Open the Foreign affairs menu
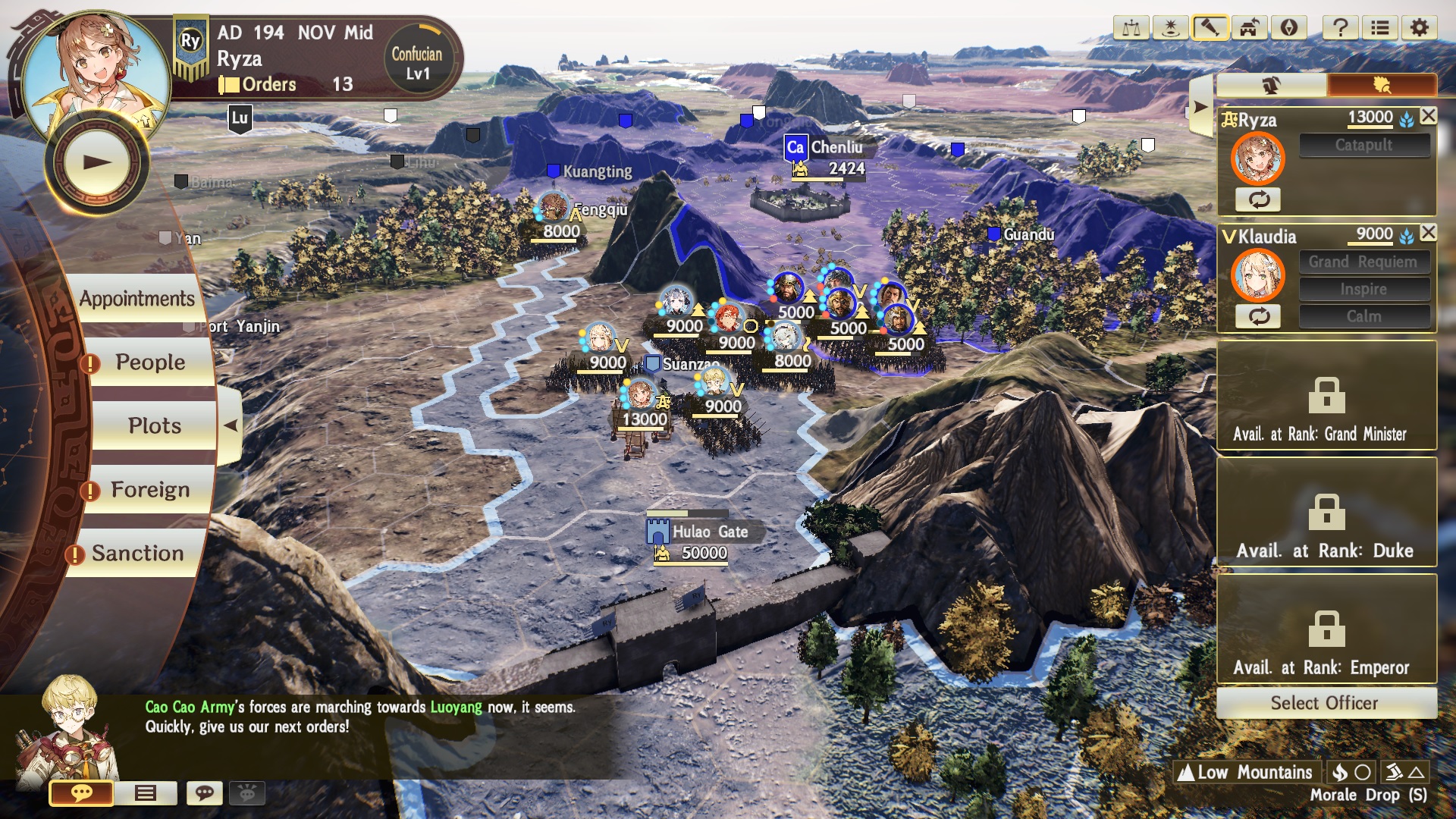 (x=150, y=490)
